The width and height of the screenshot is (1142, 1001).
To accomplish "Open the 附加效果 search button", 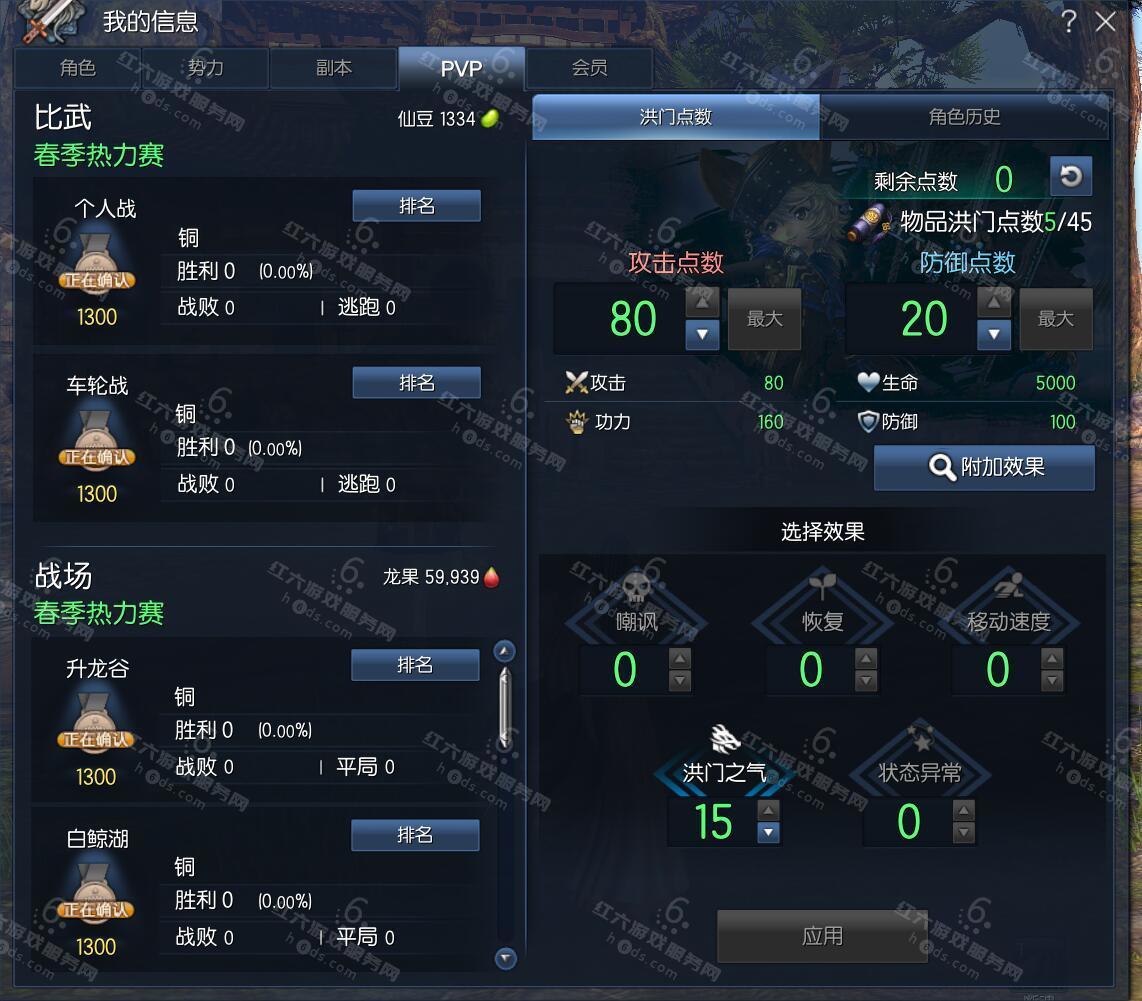I will coord(984,467).
